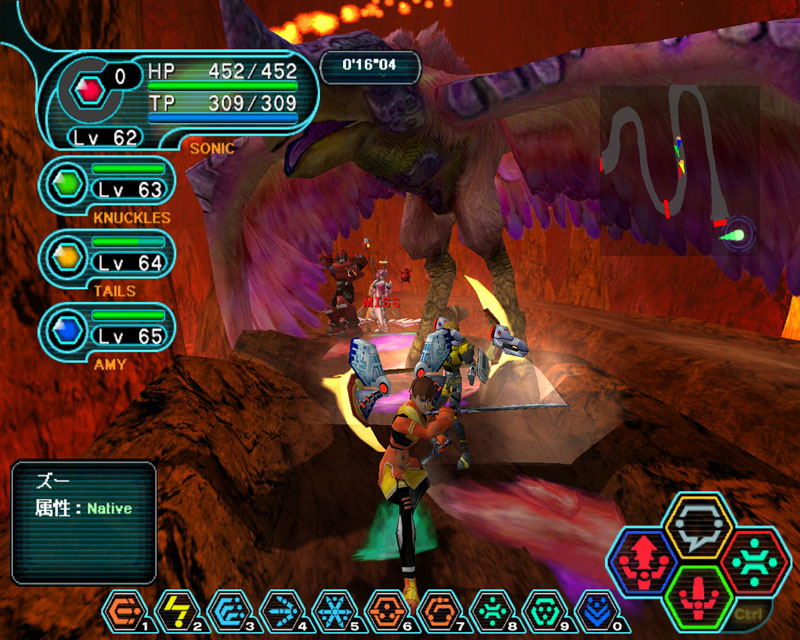Viewport: 800px width, 640px height.
Task: Activate the snowflake technique icon
Action: (x=331, y=609)
